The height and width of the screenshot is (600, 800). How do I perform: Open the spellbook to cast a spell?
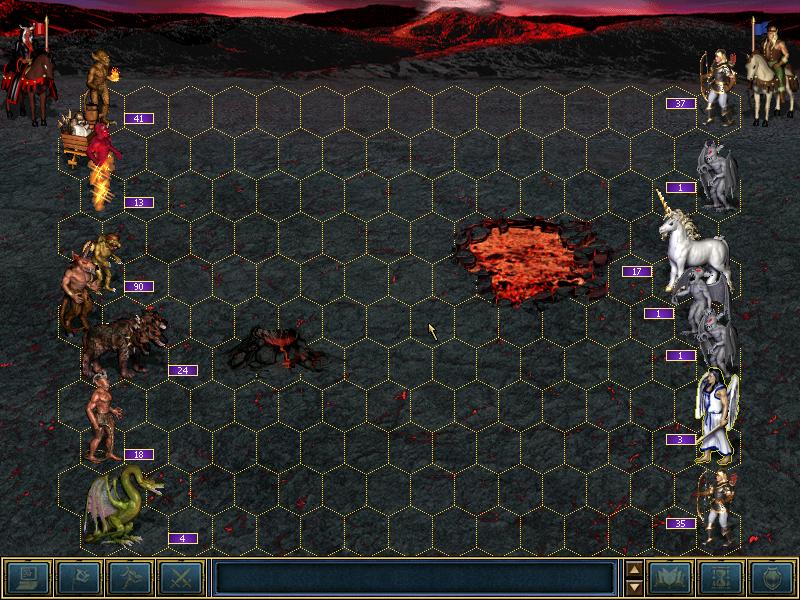click(x=670, y=577)
